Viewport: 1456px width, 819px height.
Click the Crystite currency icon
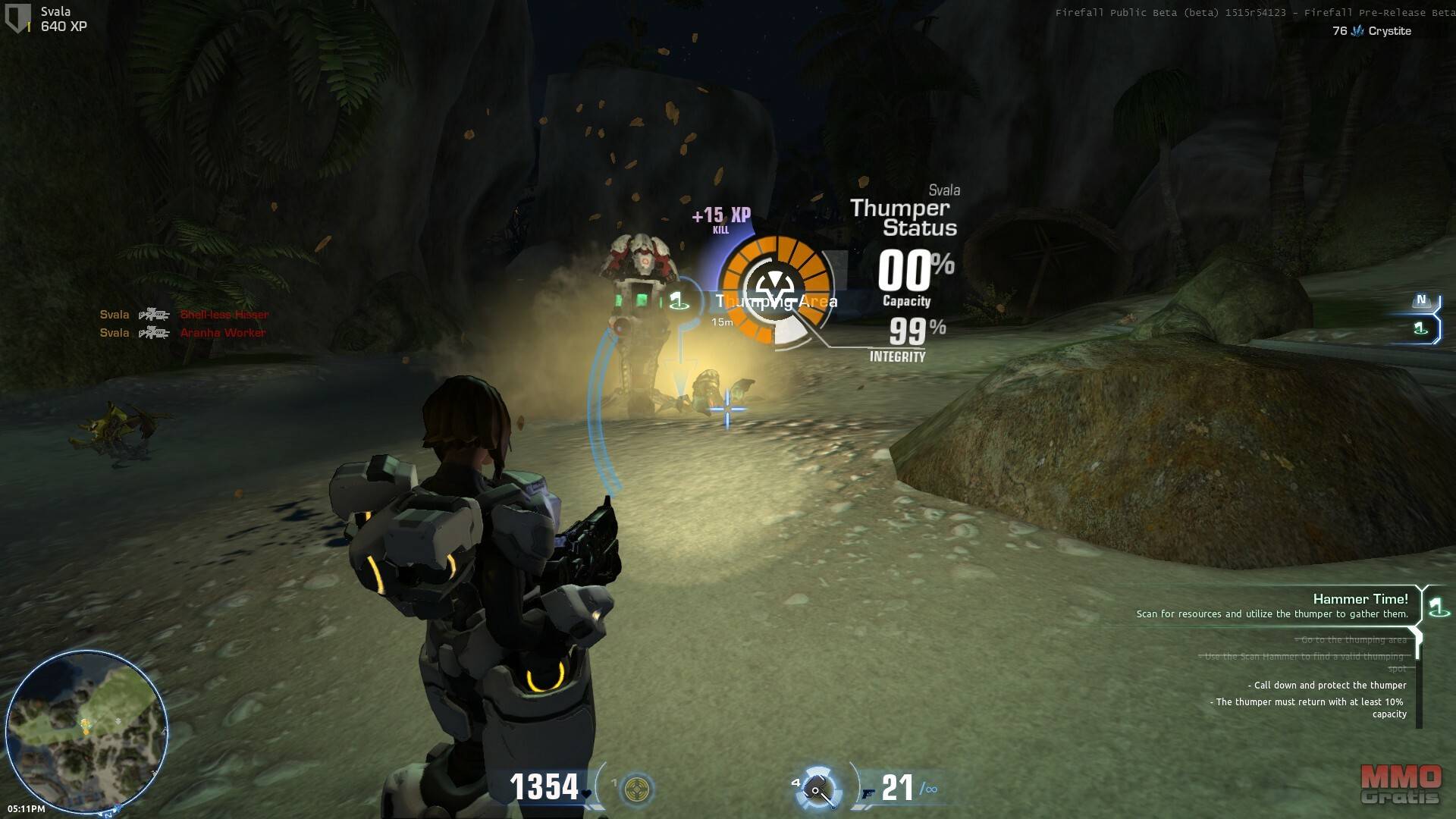[1357, 31]
